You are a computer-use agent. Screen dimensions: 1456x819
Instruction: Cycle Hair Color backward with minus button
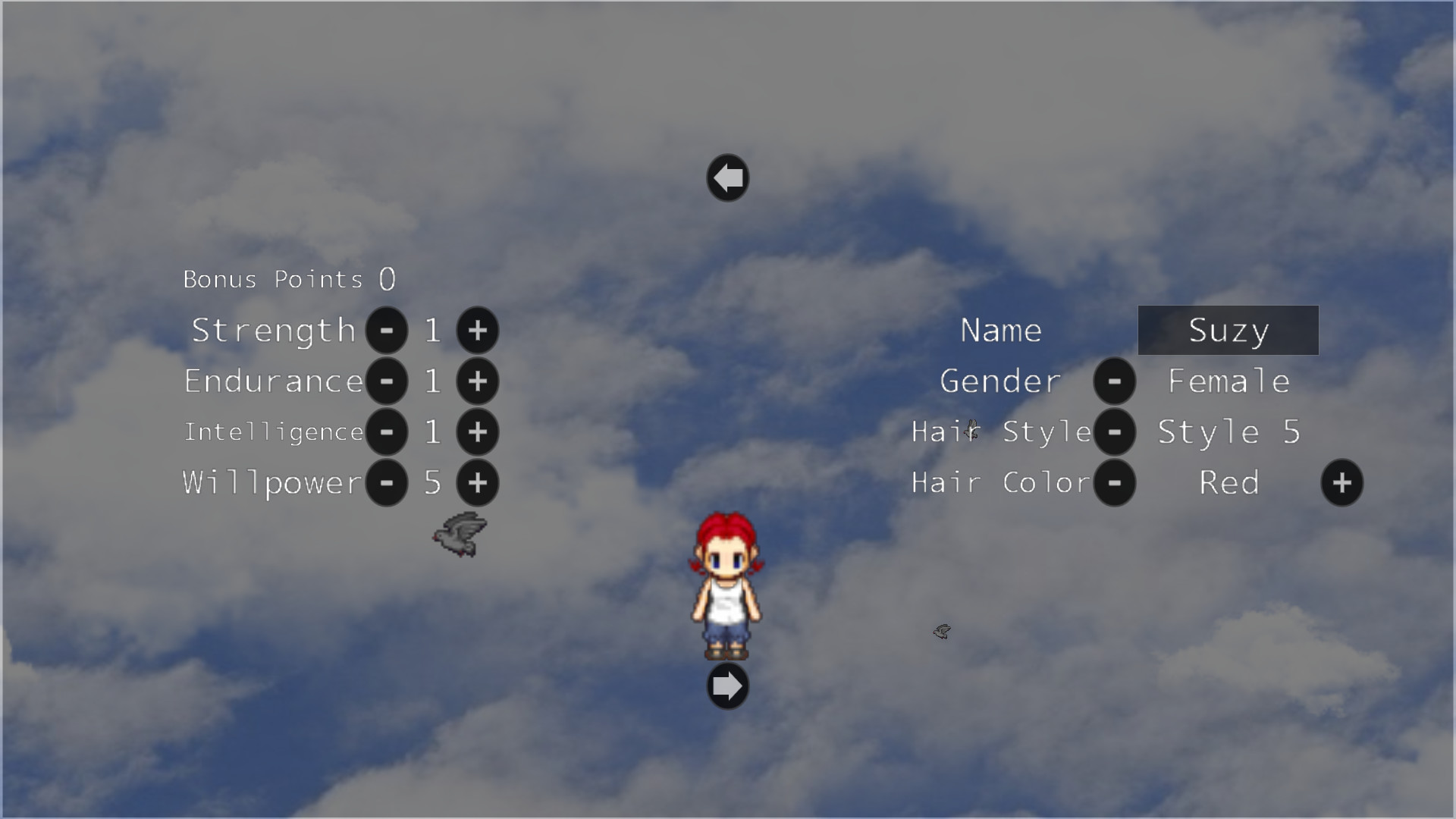(x=1115, y=483)
